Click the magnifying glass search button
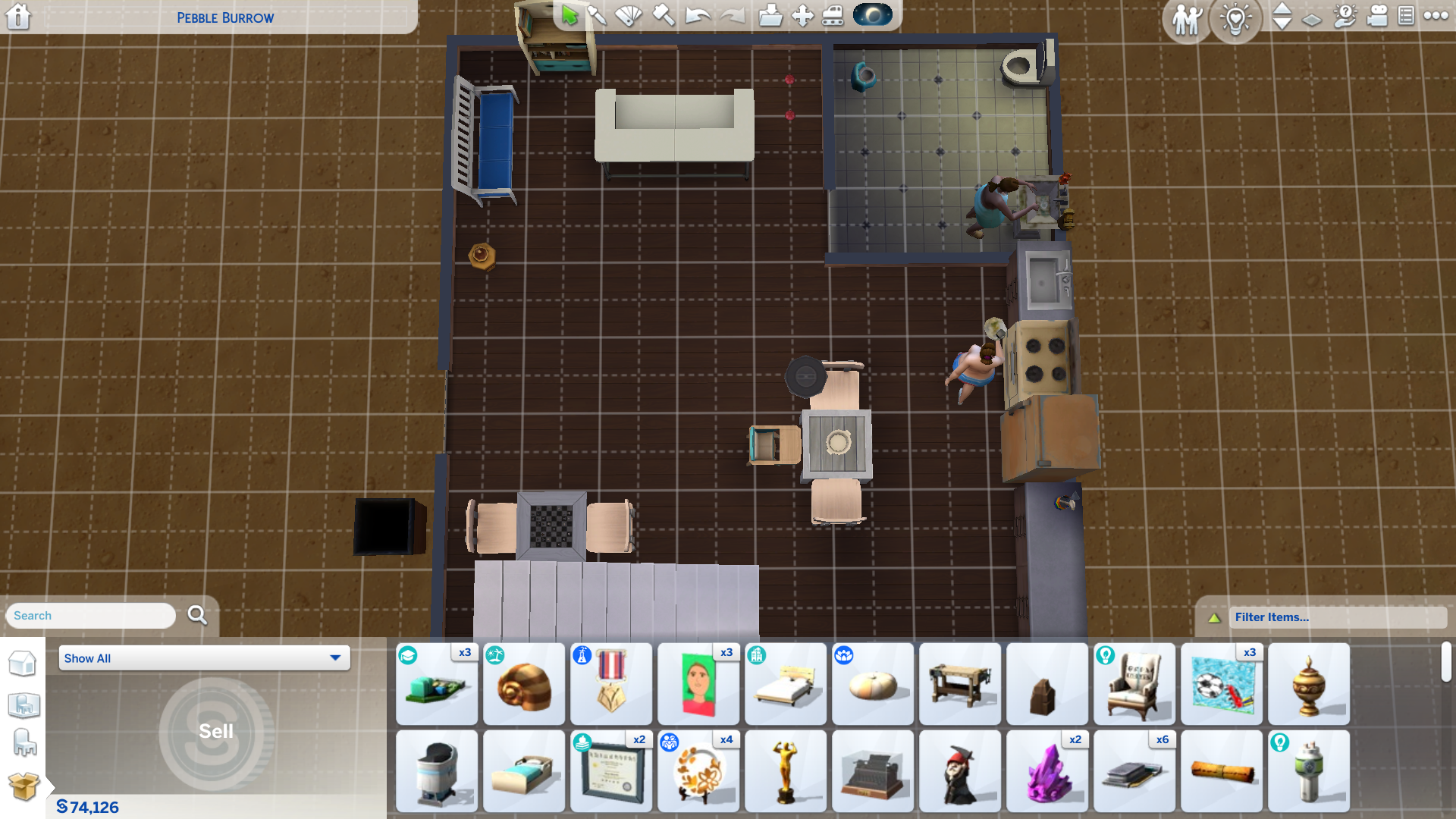1456x819 pixels. point(197,615)
